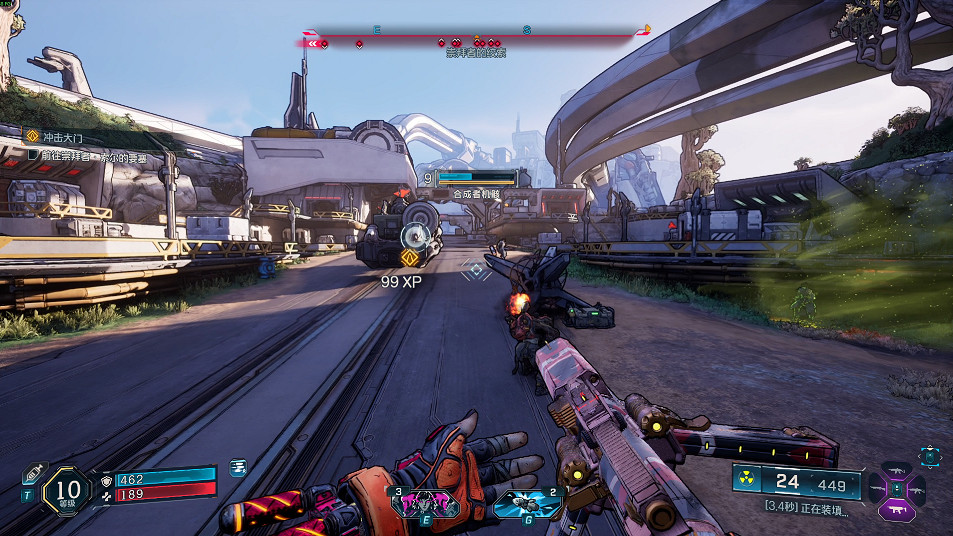The width and height of the screenshot is (953, 536).
Task: Use the repair kit syringe icon
Action: (32, 472)
